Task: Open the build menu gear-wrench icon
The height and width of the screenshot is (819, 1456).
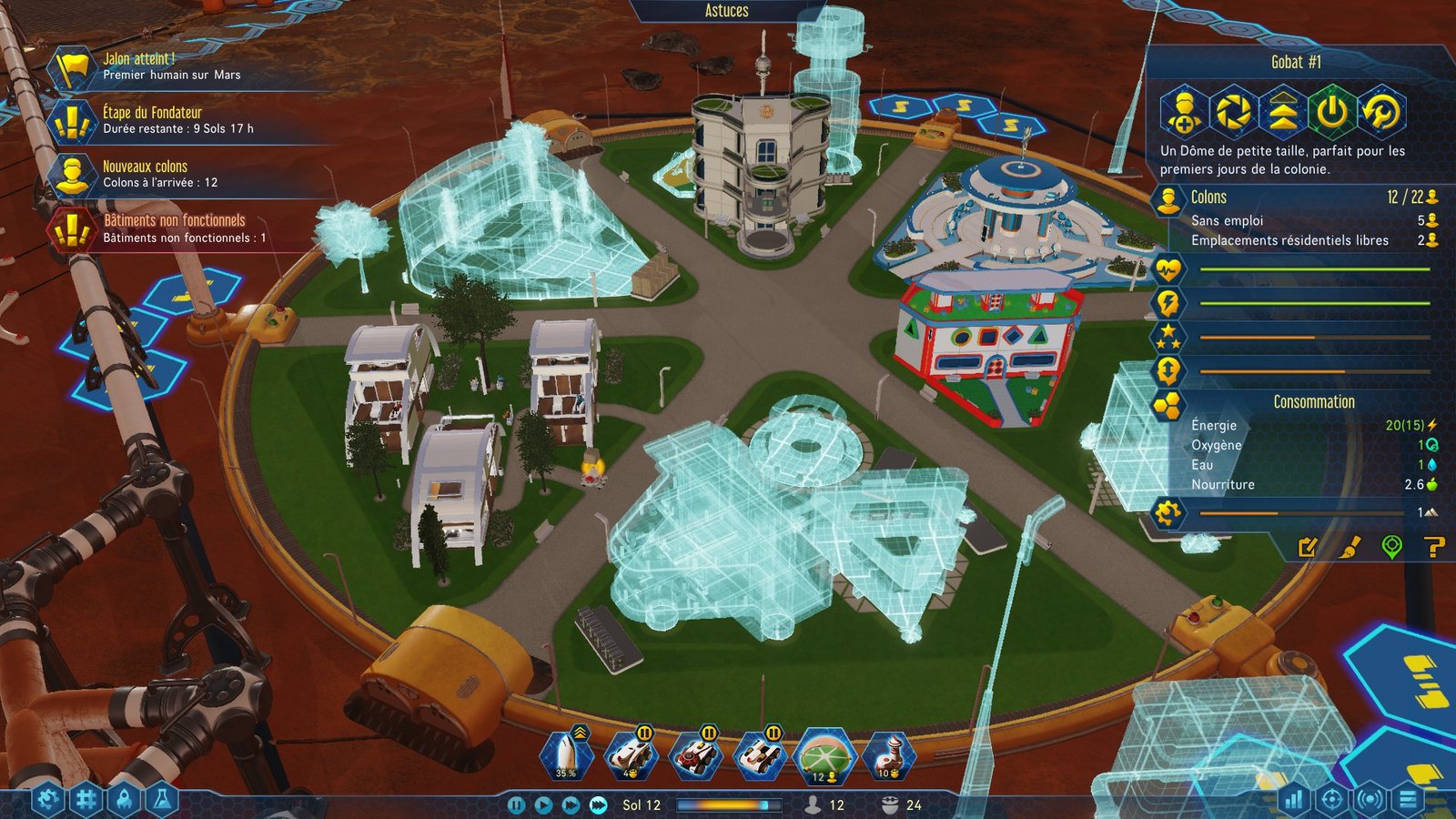Action: 48,800
